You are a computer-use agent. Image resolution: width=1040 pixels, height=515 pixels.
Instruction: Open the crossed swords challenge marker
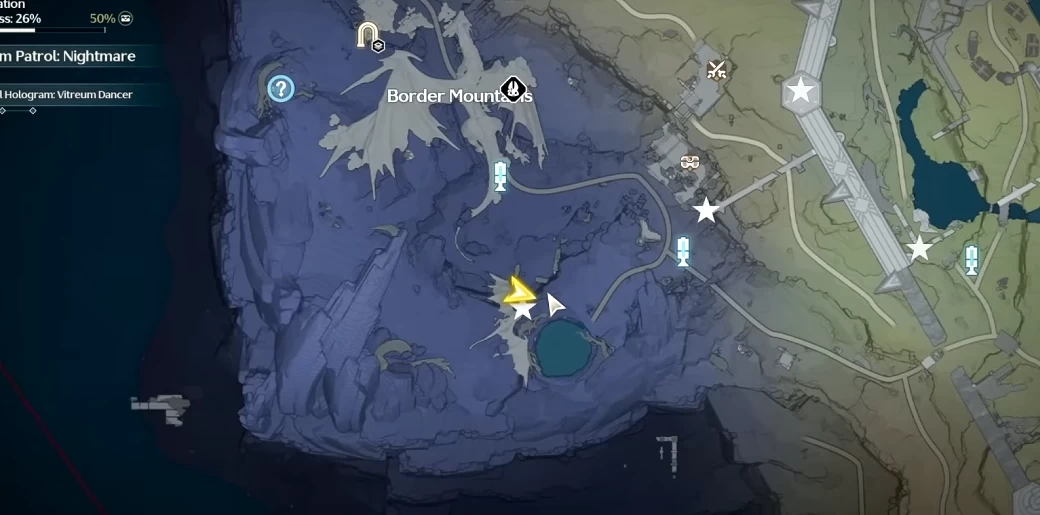pos(716,69)
